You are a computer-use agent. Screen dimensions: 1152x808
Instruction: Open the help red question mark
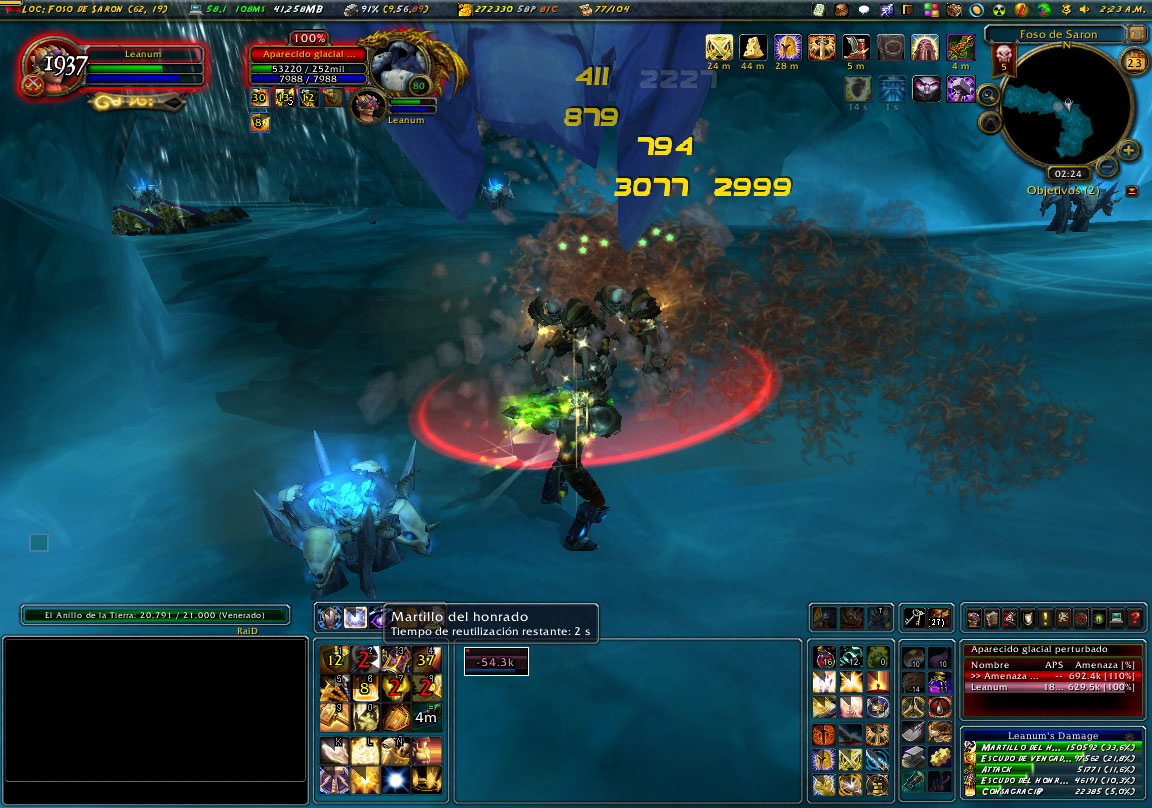(x=1135, y=619)
